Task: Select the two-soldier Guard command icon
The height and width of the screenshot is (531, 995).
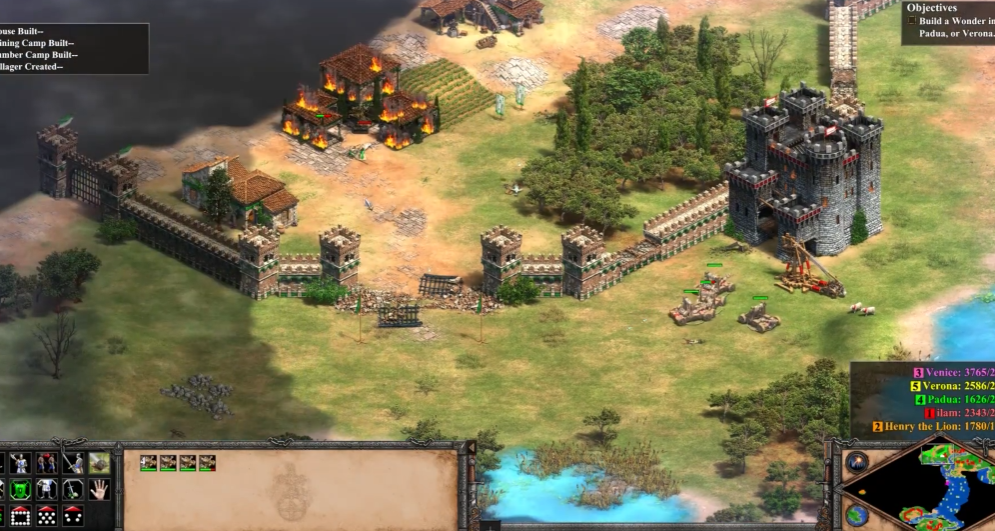Action: (45, 463)
